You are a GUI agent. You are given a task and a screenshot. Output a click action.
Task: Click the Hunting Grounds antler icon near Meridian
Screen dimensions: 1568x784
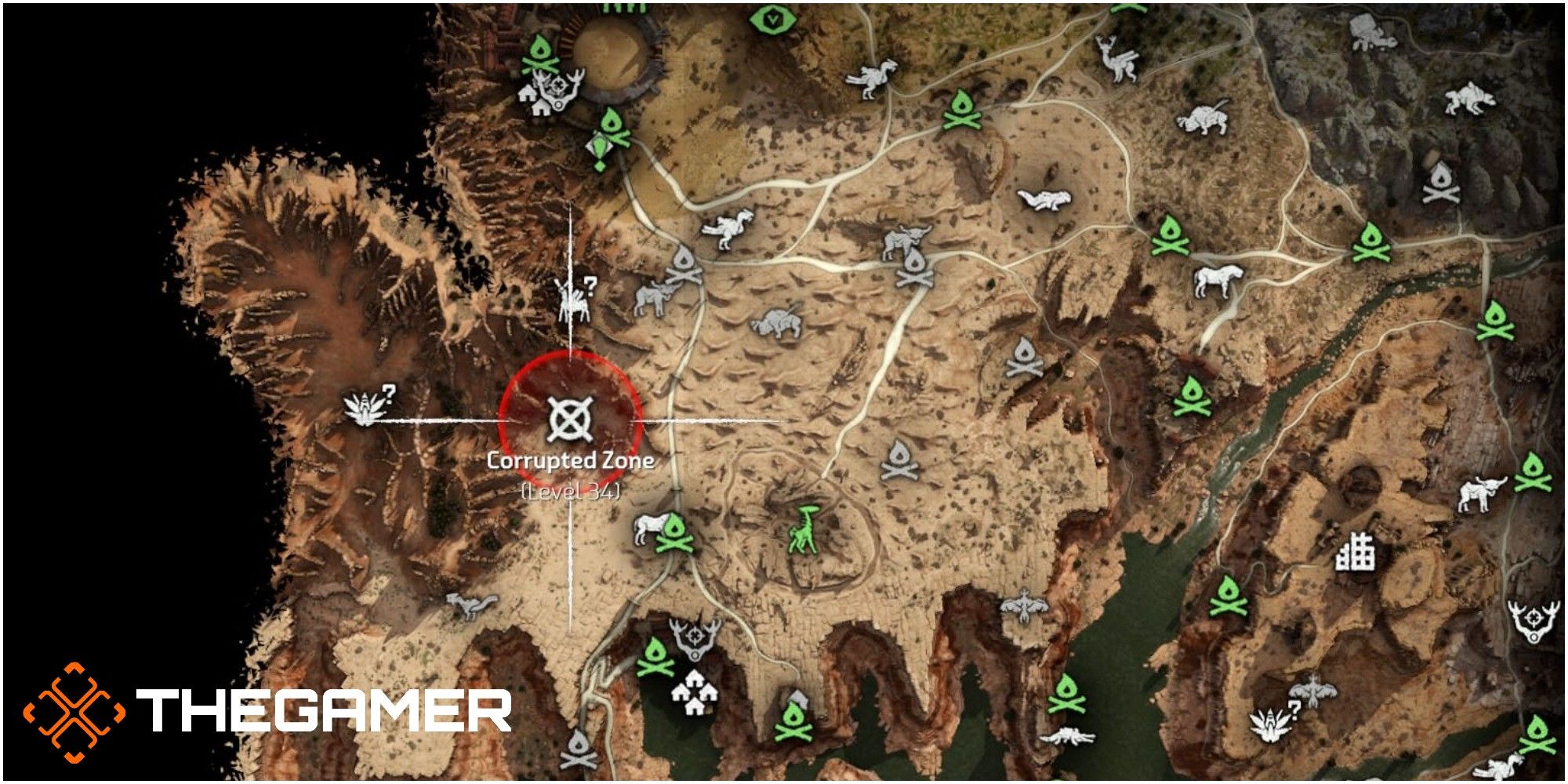[x=693, y=637]
